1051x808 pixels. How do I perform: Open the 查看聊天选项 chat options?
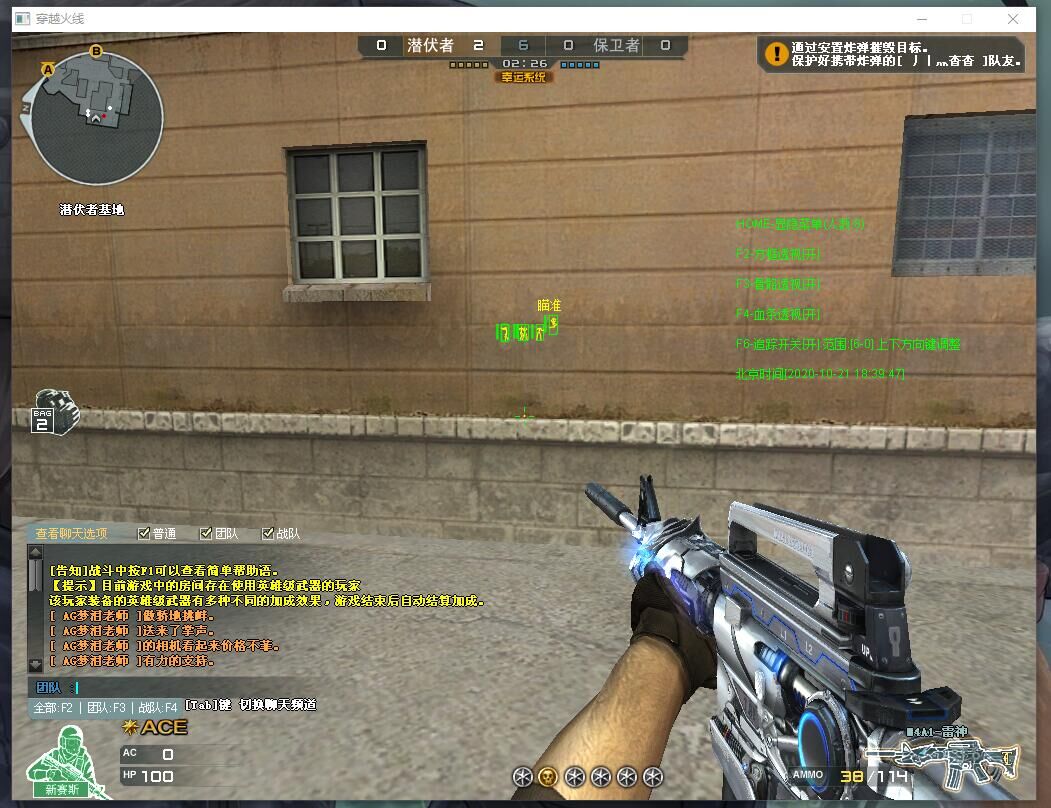[x=71, y=534]
